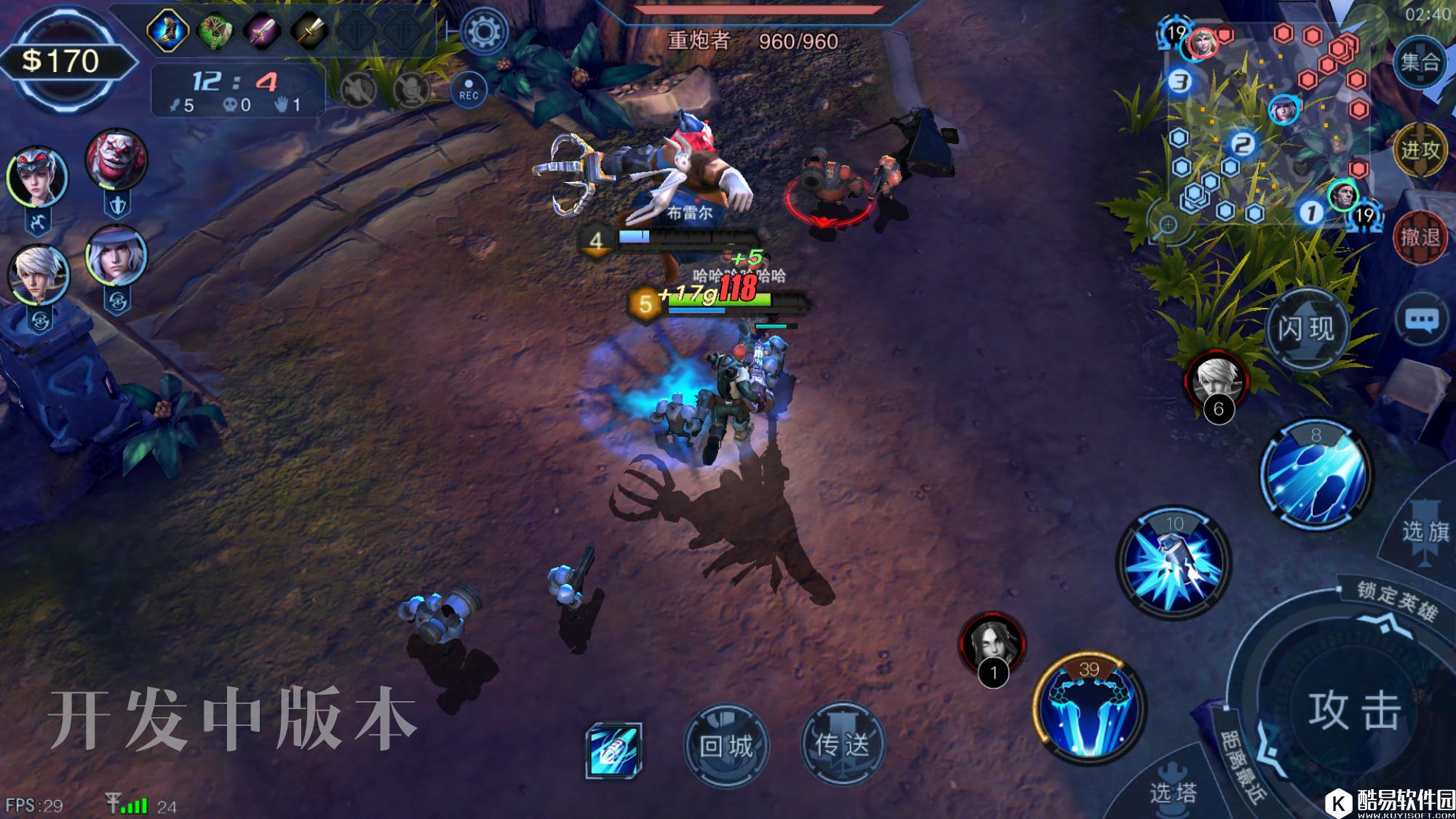Click the 回城 recall button
The image size is (1456, 819).
tap(725, 745)
